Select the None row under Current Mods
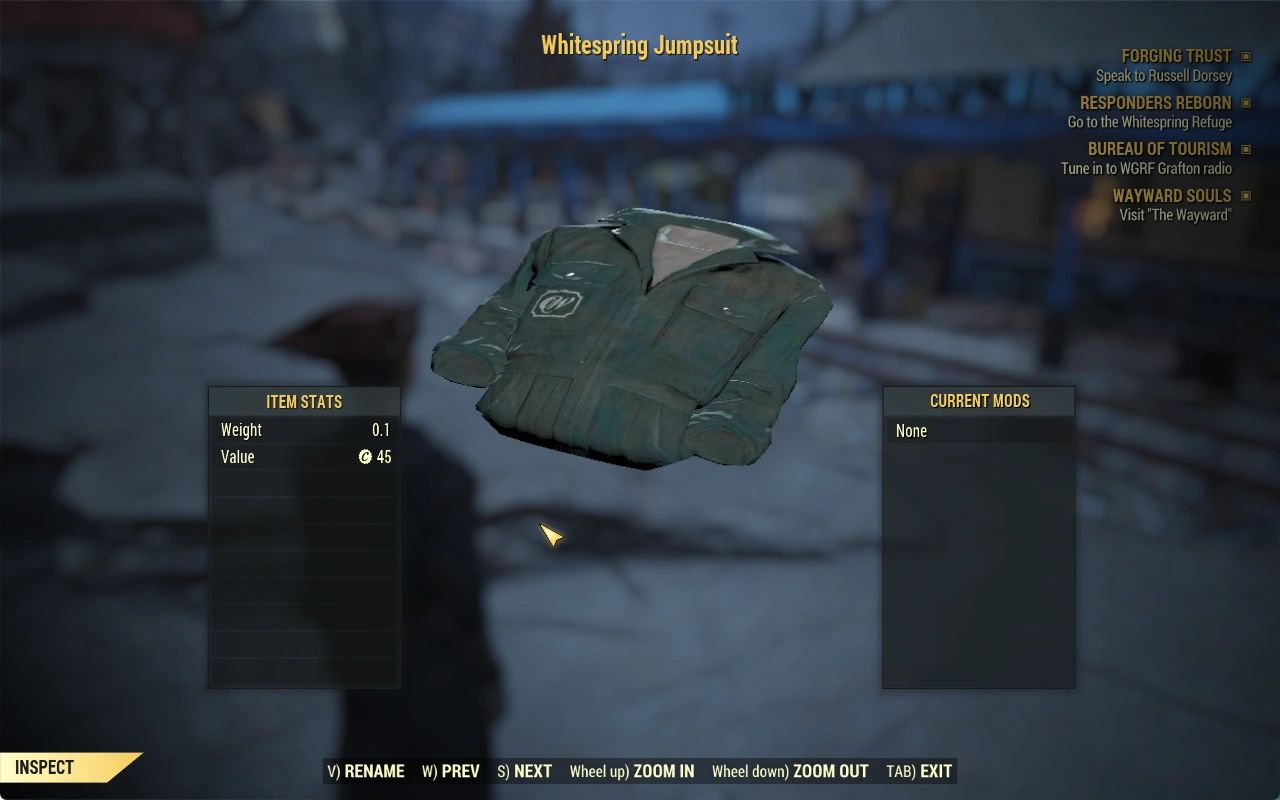The height and width of the screenshot is (800, 1280). point(978,431)
